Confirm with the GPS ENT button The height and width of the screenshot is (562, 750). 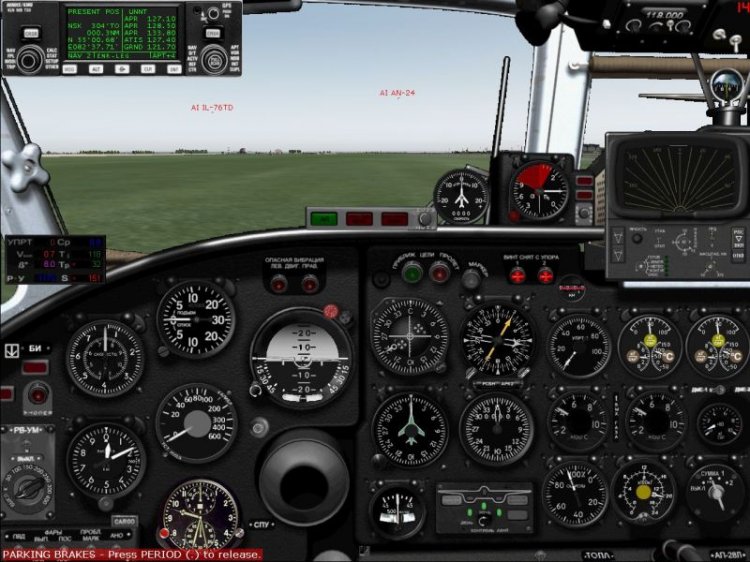[x=174, y=69]
